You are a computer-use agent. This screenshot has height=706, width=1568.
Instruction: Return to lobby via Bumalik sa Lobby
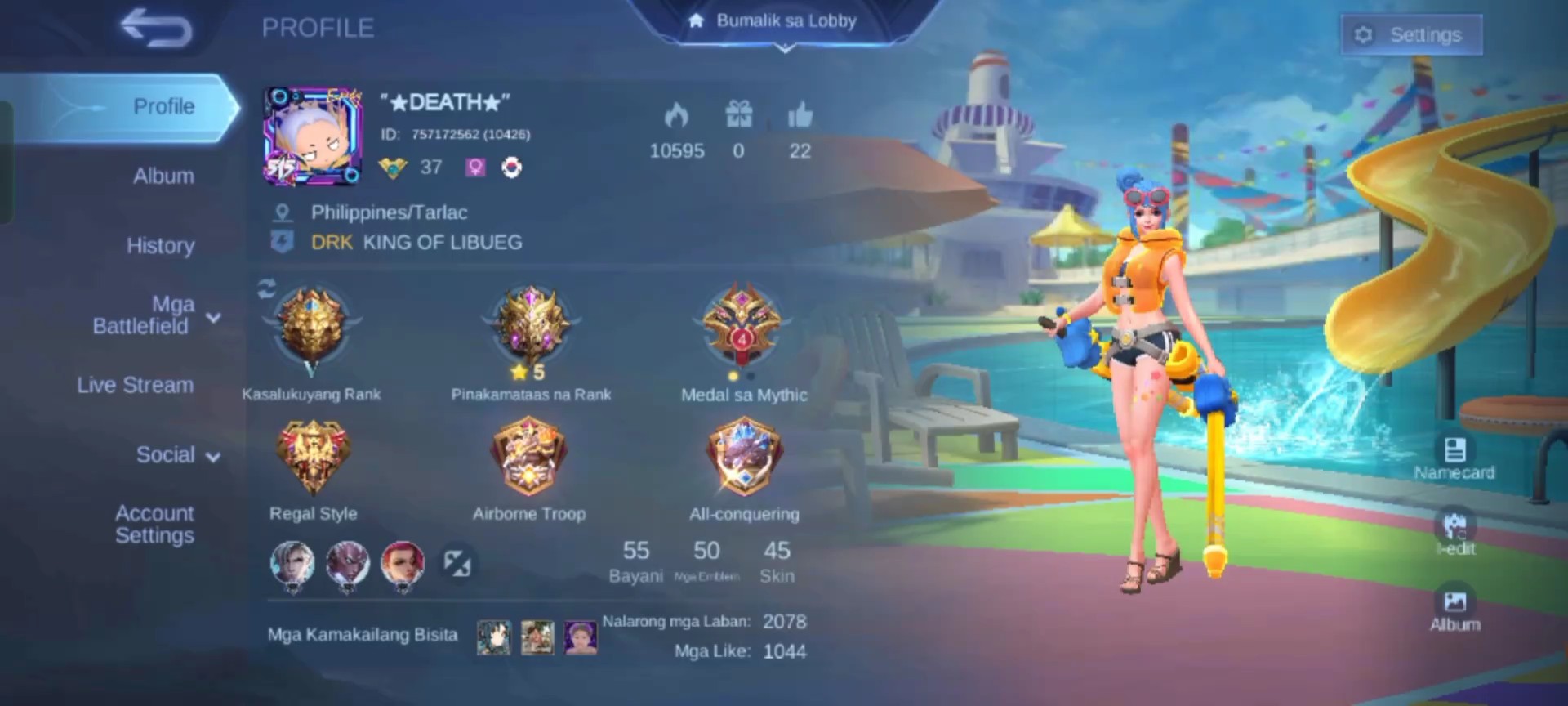pos(785,22)
